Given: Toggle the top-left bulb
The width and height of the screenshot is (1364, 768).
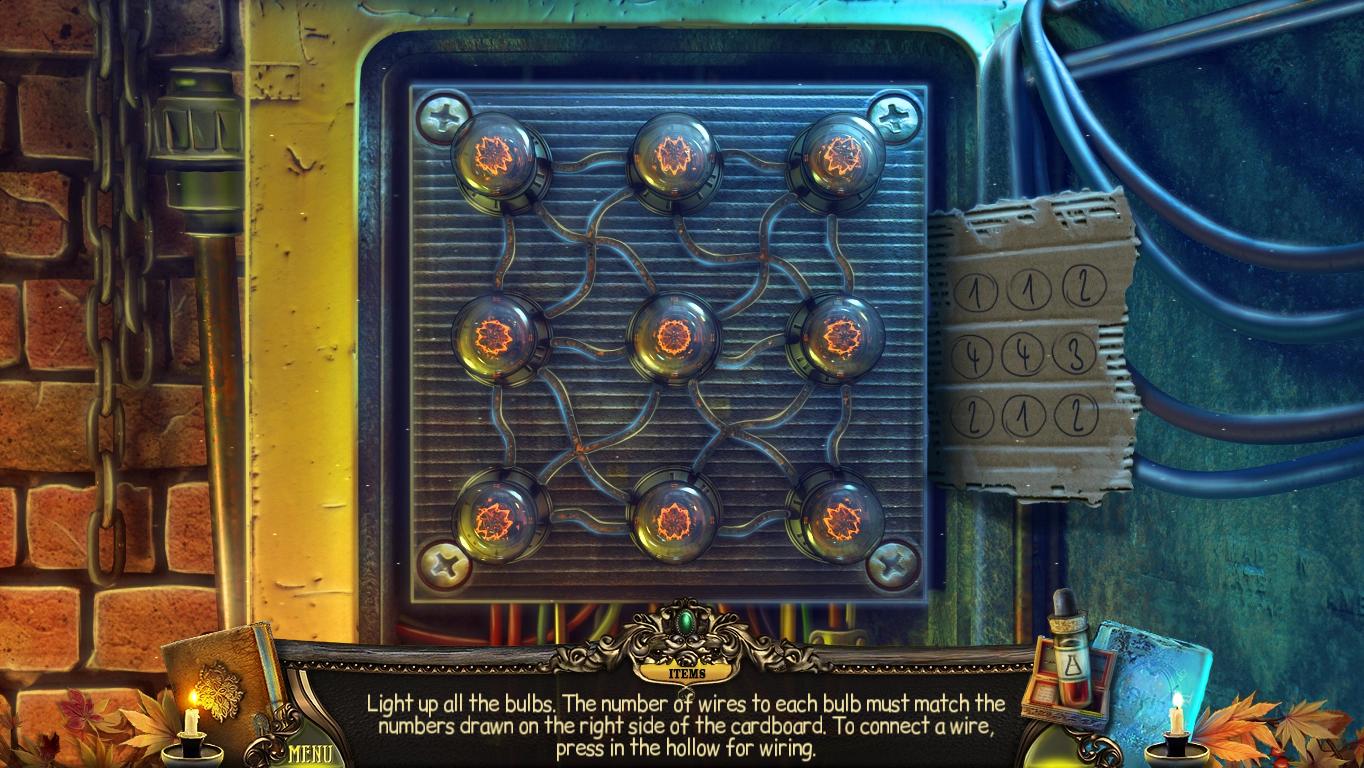Looking at the screenshot, I should coord(494,158).
